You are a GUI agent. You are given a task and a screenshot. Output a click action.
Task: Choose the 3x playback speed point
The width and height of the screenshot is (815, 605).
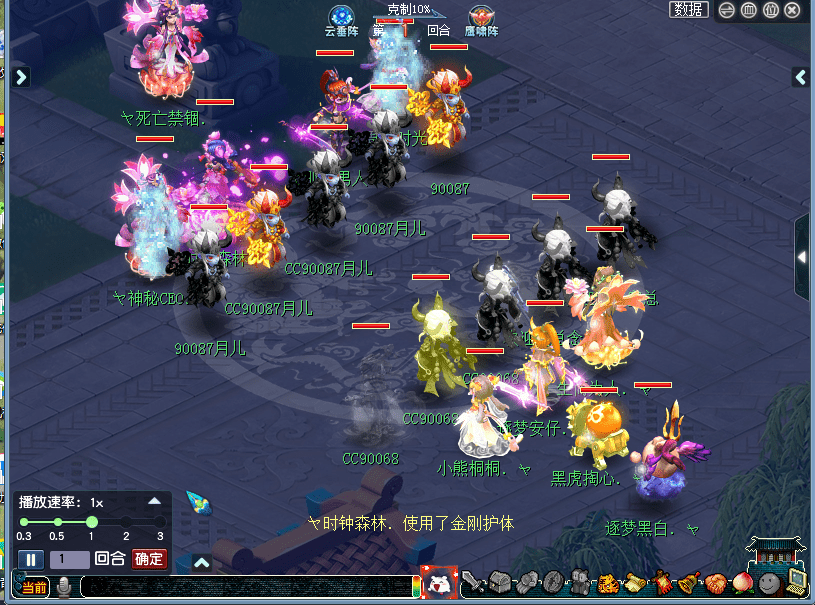[x=160, y=522]
